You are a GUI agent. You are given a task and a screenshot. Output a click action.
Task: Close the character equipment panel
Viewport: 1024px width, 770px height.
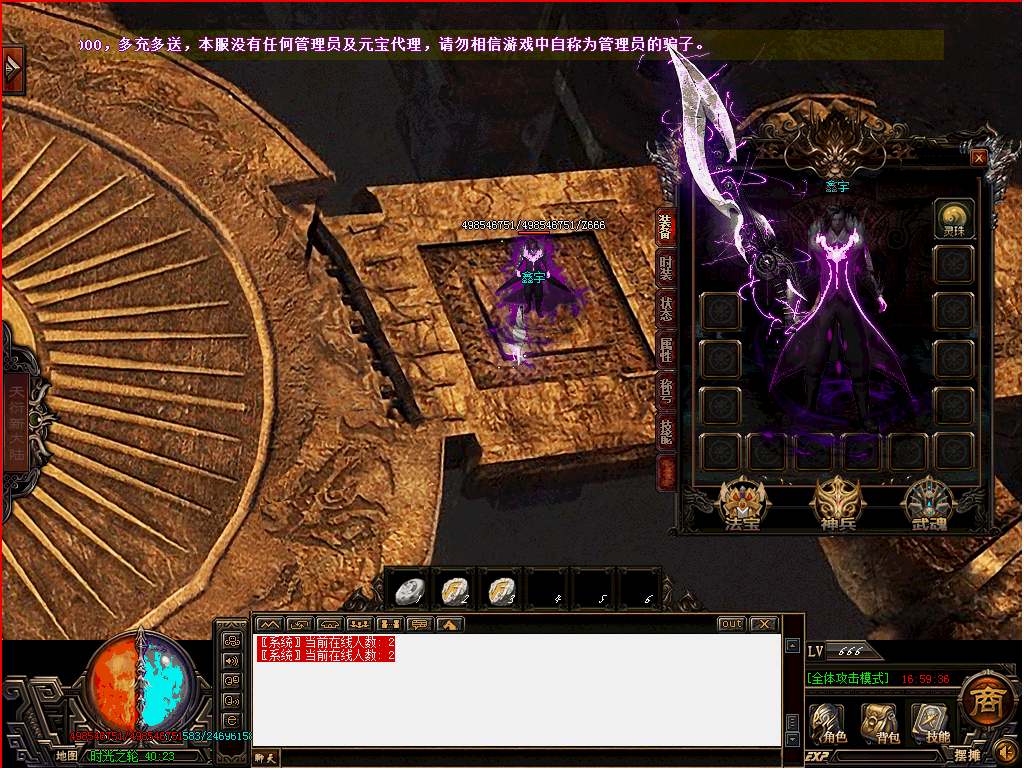pyautogui.click(x=979, y=158)
